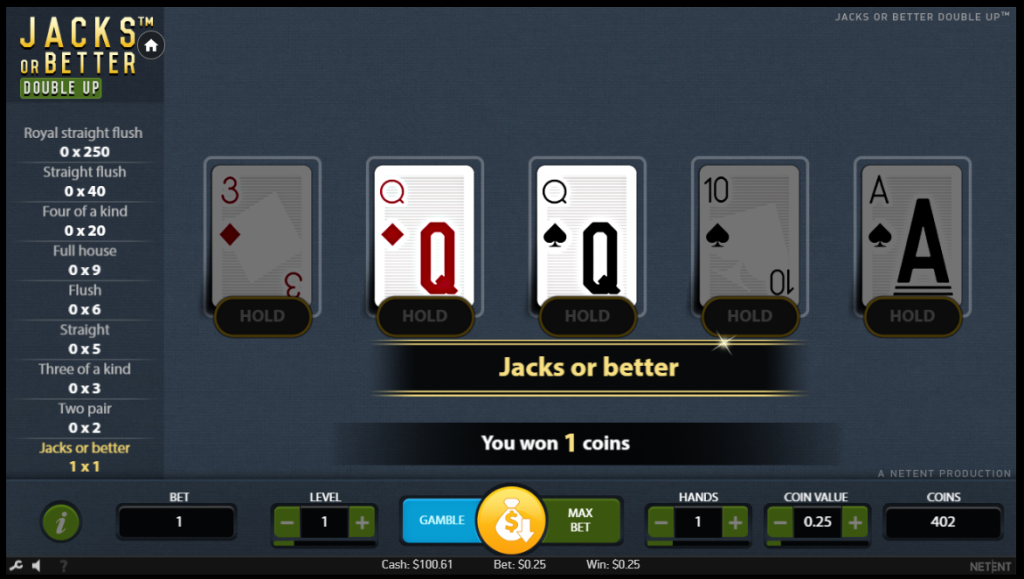The height and width of the screenshot is (579, 1024).
Task: Pick the queen of spades card
Action: tap(587, 232)
